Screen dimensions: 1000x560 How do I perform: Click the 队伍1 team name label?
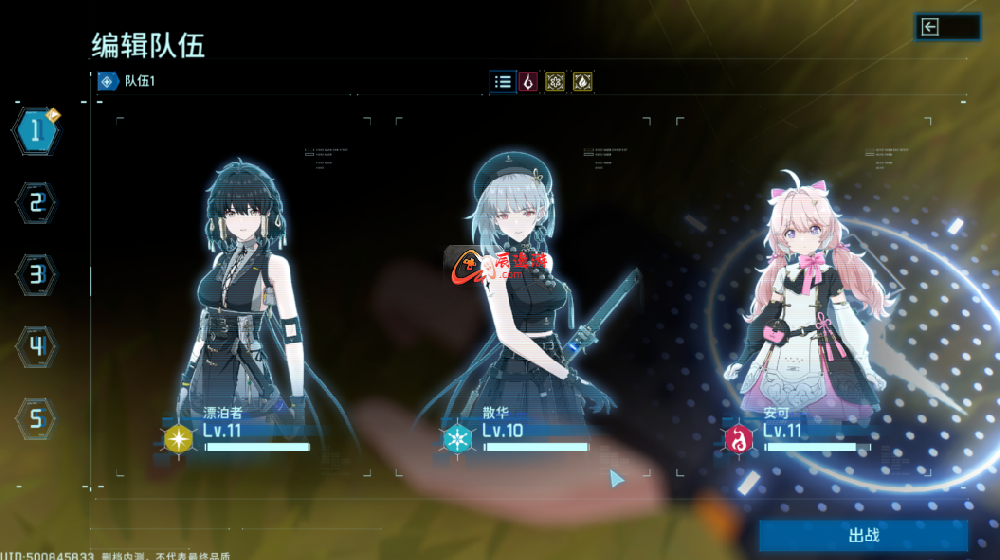click(x=139, y=82)
